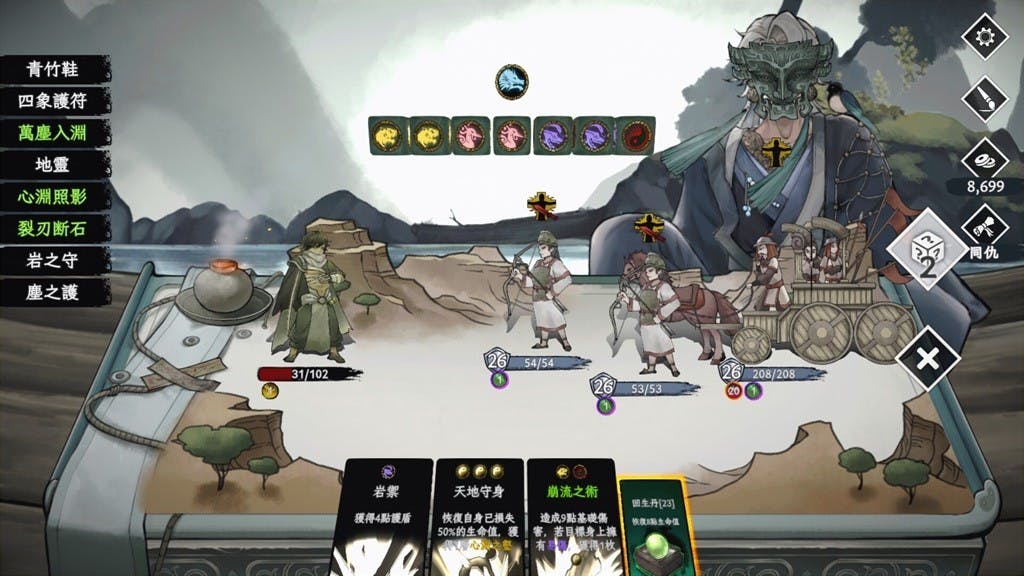Image resolution: width=1024 pixels, height=576 pixels.
Task: Select the green 裂刃断石 entry
Action: [55, 229]
